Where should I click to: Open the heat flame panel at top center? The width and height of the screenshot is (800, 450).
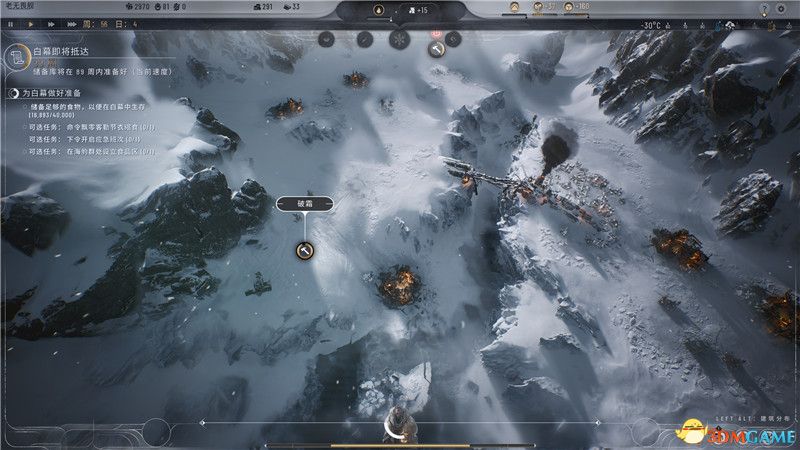coord(378,11)
